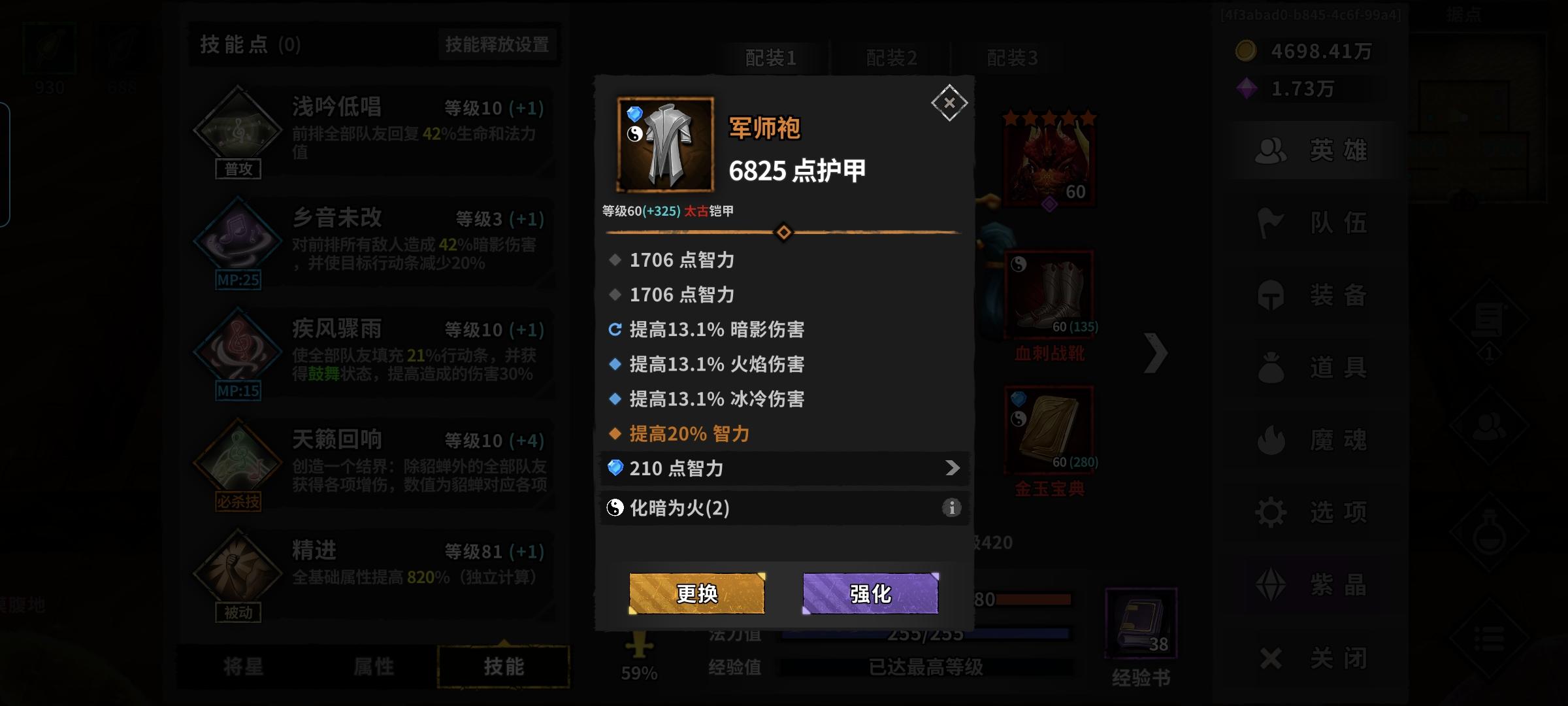Switch to the 配装2 loadout tab
The width and height of the screenshot is (1568, 706).
pyautogui.click(x=890, y=58)
